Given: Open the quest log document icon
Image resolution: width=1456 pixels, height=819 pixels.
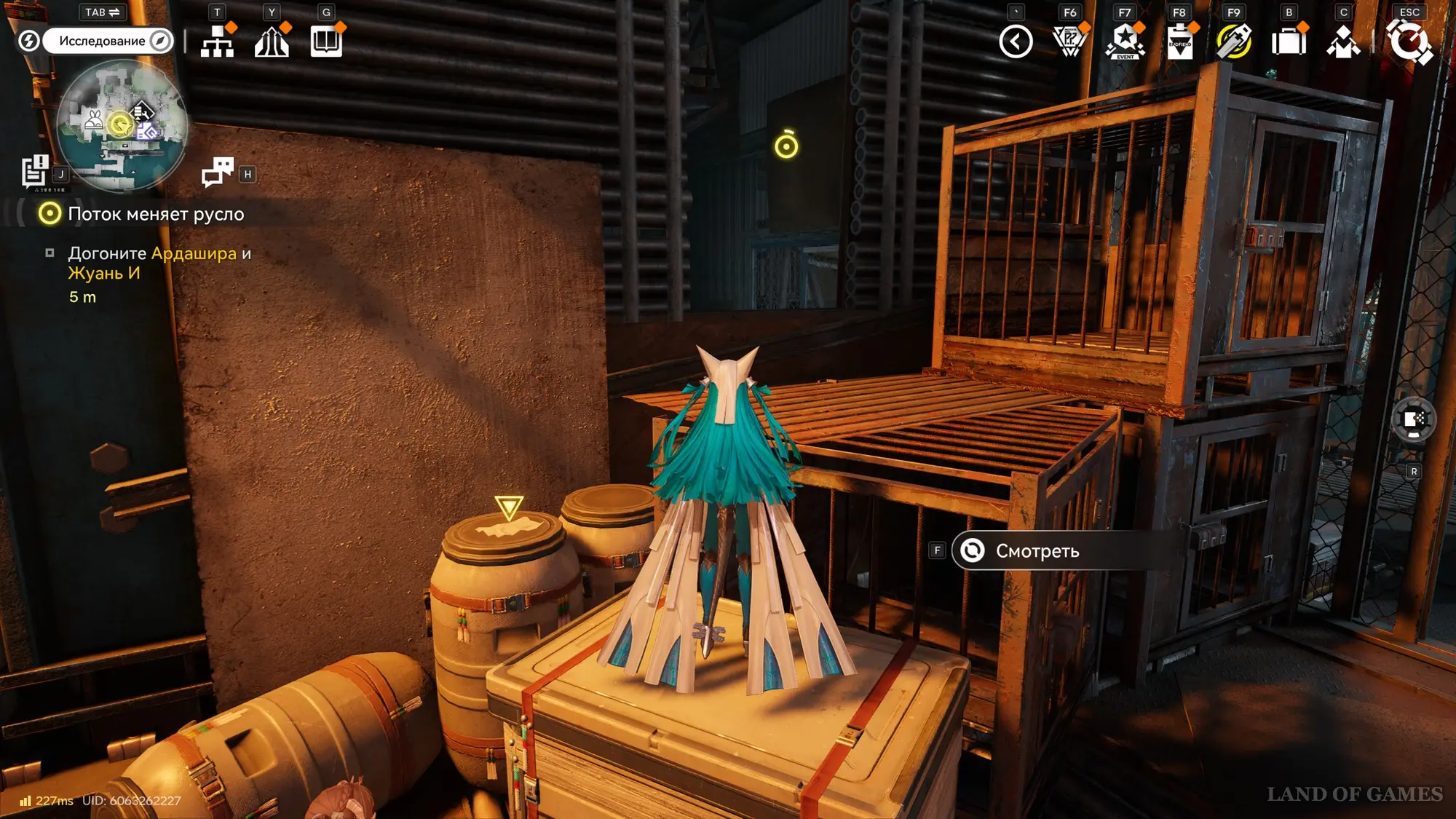Looking at the screenshot, I should 34,172.
